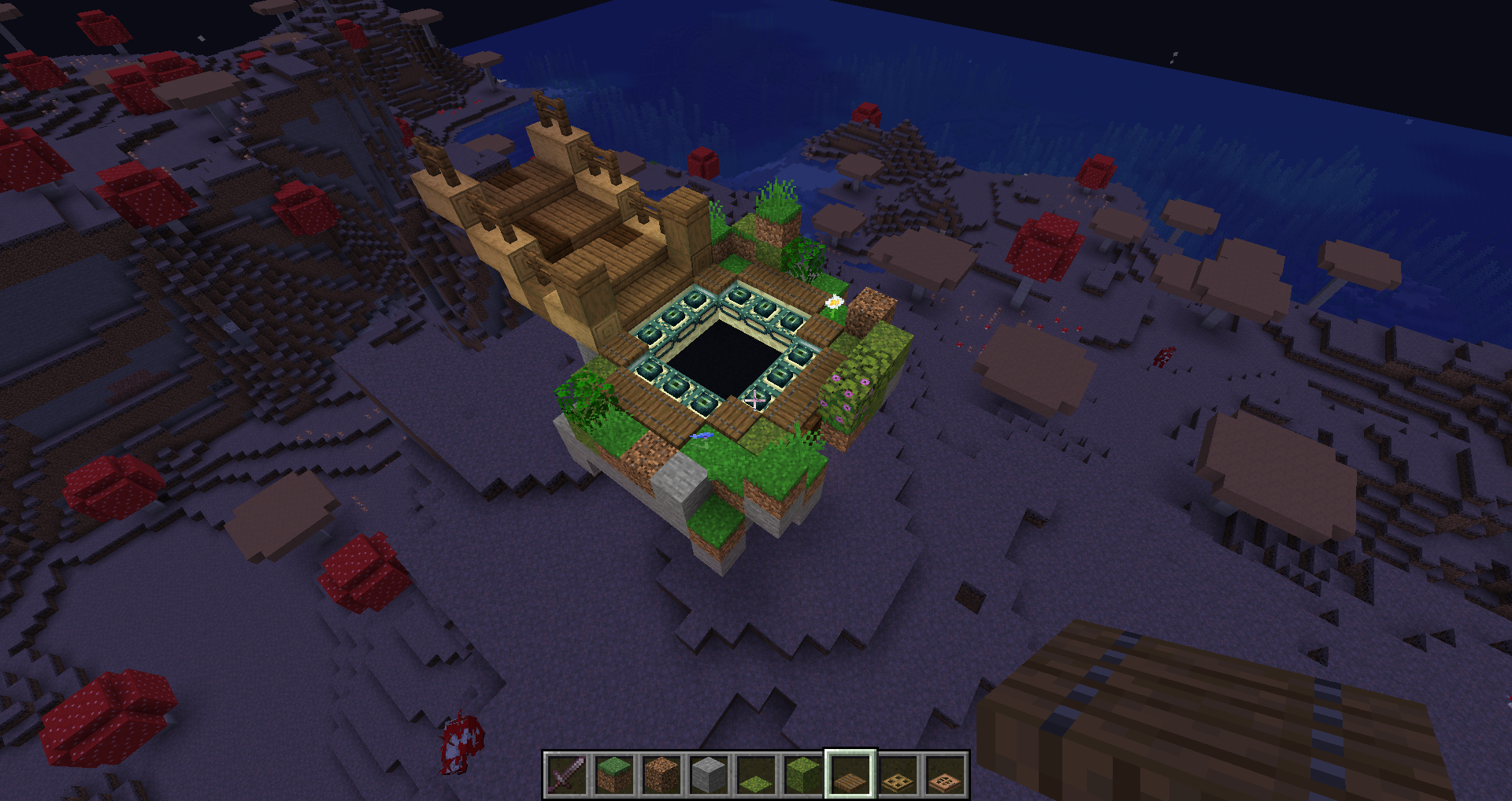
Task: Choose the grass block in the hotbar
Action: tap(614, 774)
